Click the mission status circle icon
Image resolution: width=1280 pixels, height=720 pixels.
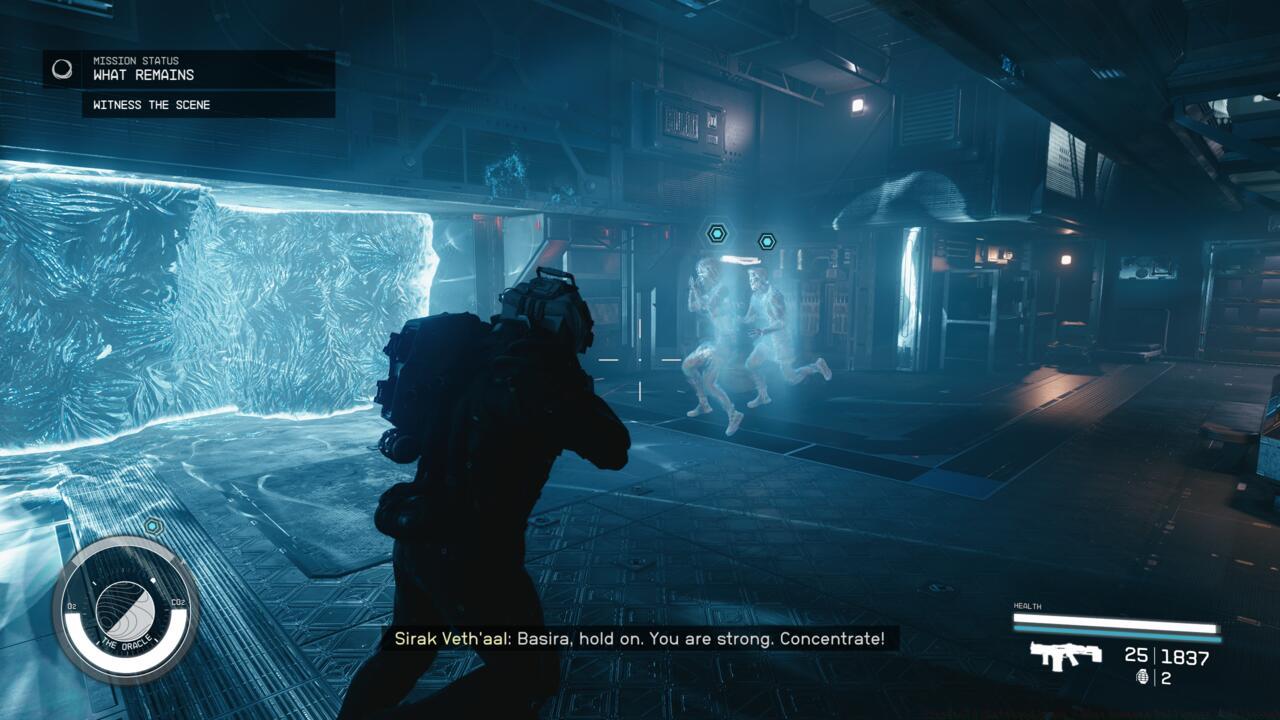pos(62,69)
